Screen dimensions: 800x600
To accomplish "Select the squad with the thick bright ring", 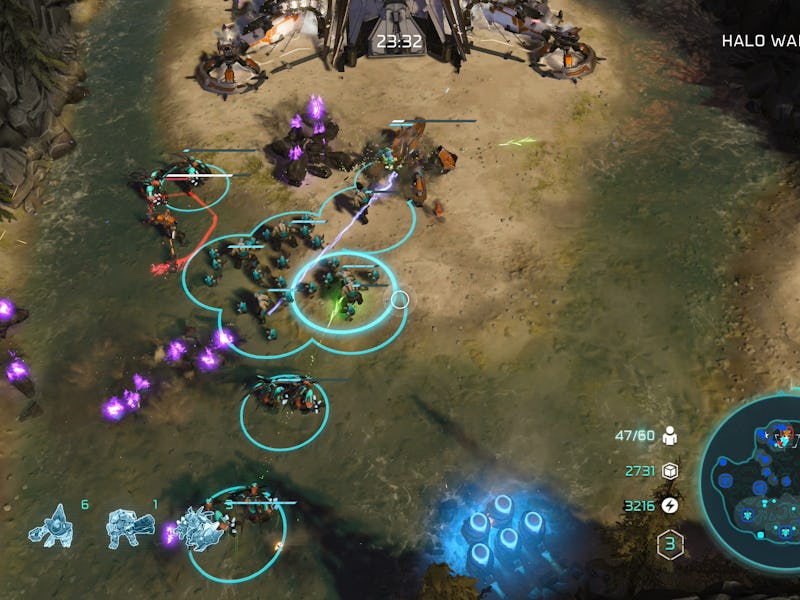I will [x=343, y=292].
